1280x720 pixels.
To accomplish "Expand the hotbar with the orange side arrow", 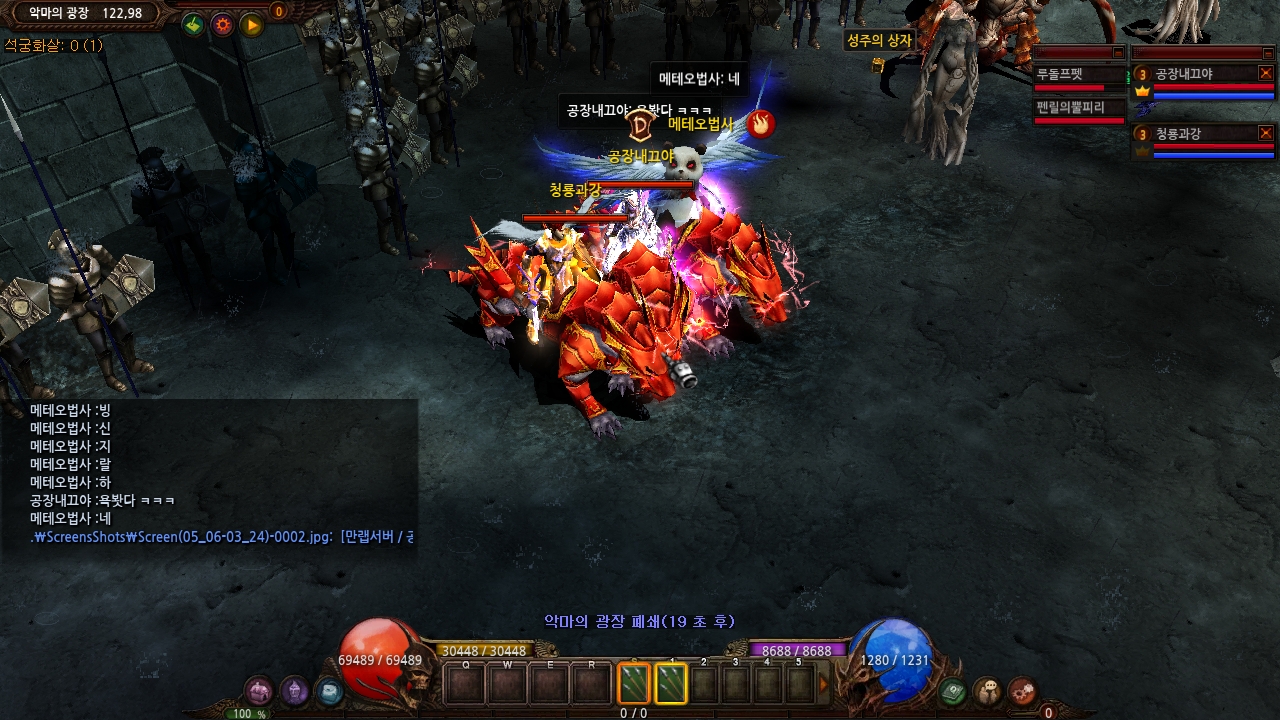I will click(x=825, y=685).
